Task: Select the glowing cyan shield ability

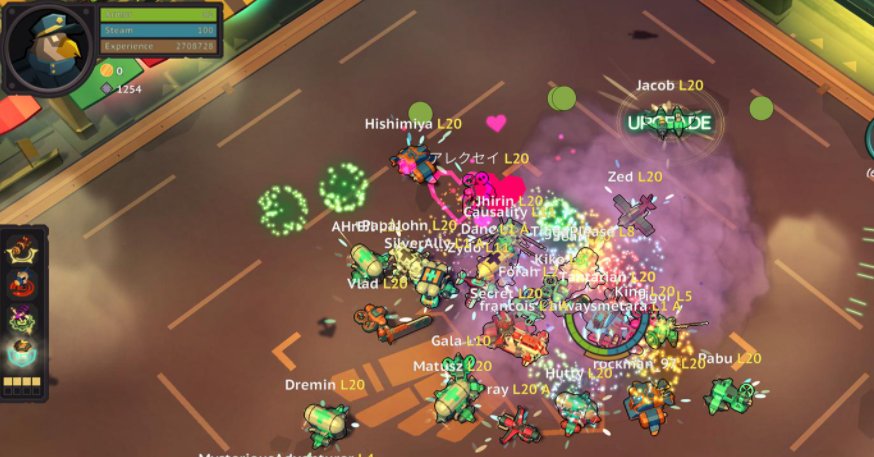Action: (x=23, y=355)
